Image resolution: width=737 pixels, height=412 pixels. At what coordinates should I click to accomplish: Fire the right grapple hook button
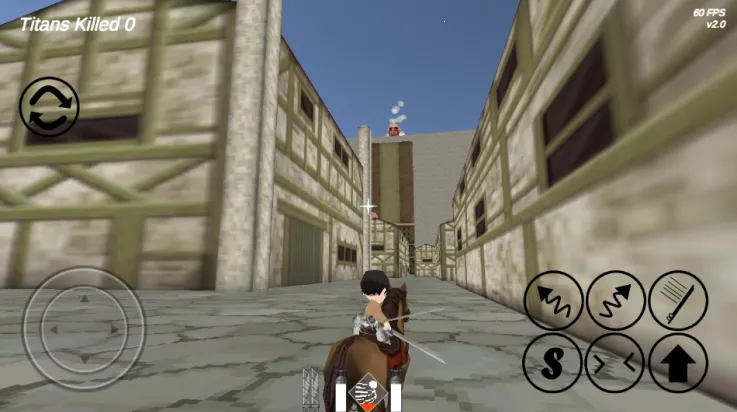616,300
